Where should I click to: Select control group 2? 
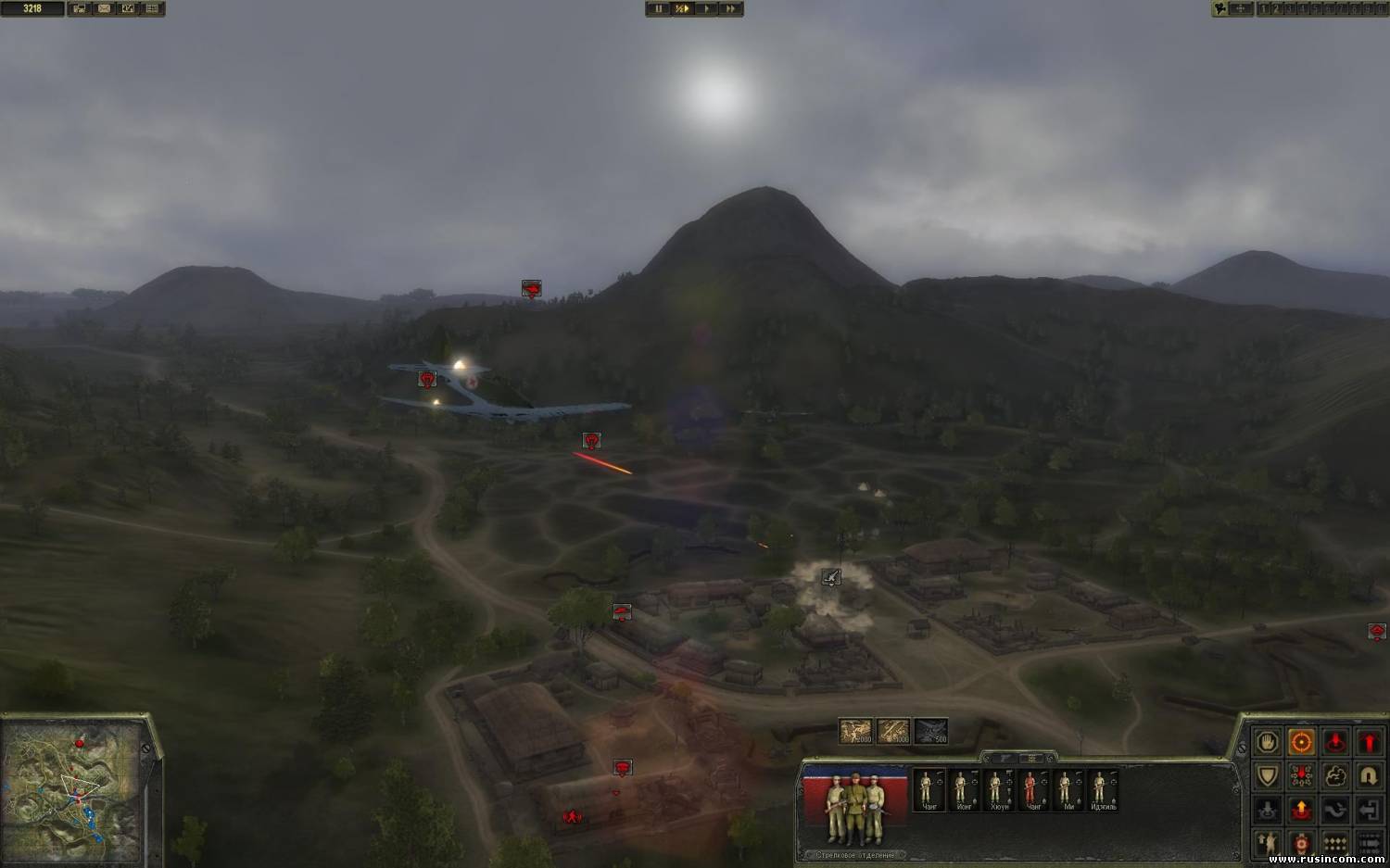(1276, 8)
